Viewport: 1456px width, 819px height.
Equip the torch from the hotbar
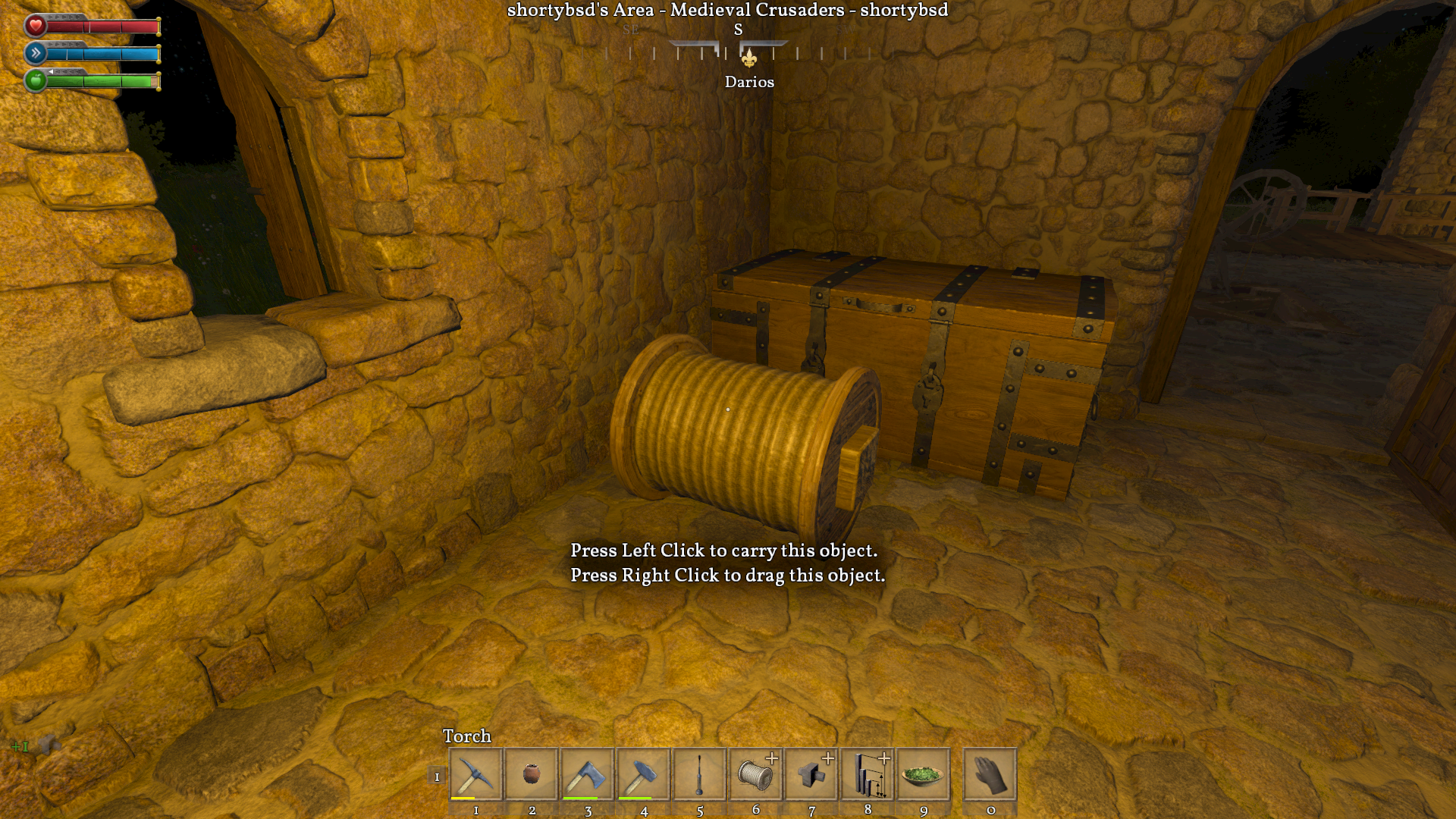pos(699,774)
